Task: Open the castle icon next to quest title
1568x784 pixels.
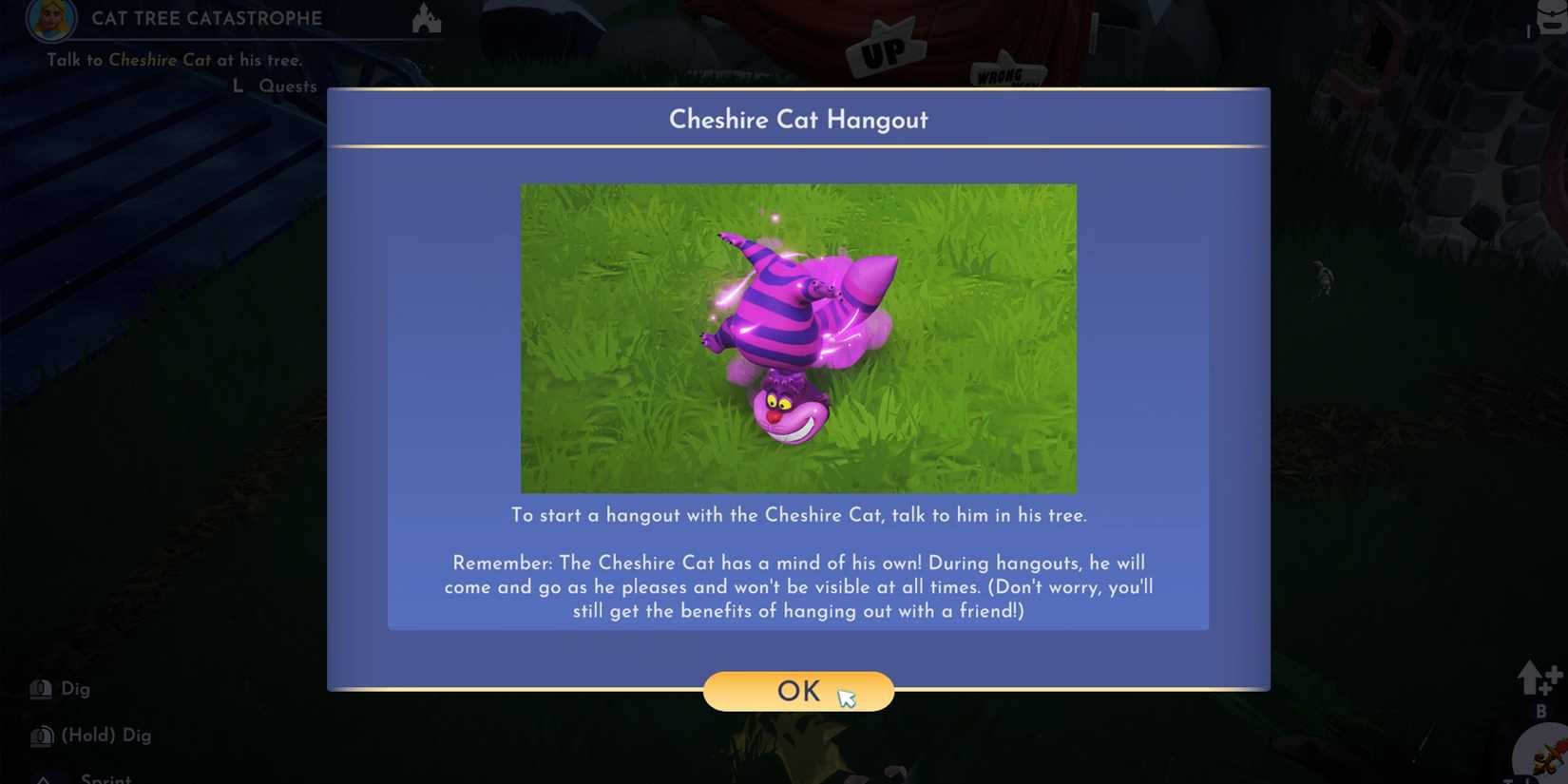Action: point(426,18)
